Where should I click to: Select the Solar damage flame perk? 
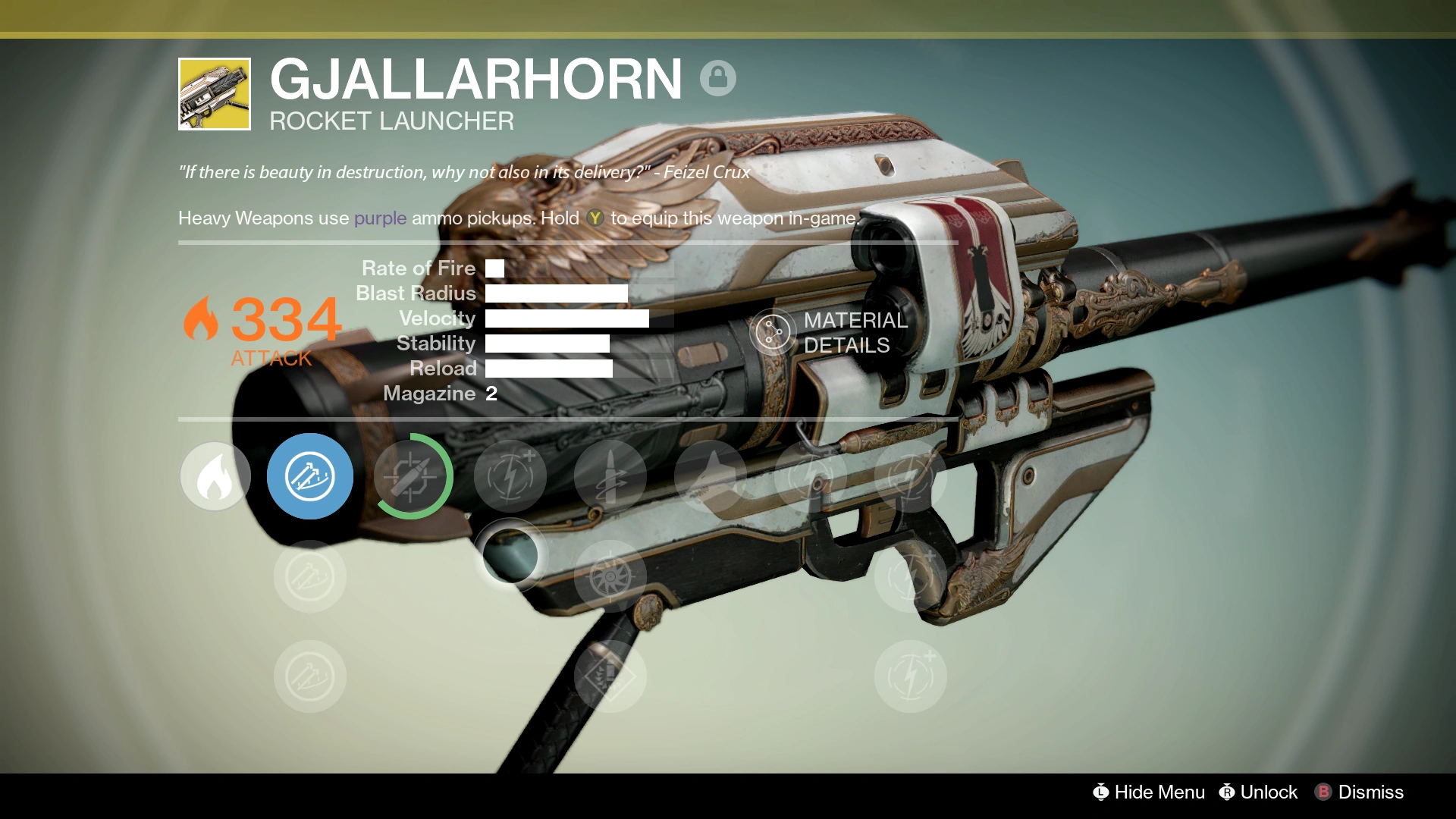215,476
